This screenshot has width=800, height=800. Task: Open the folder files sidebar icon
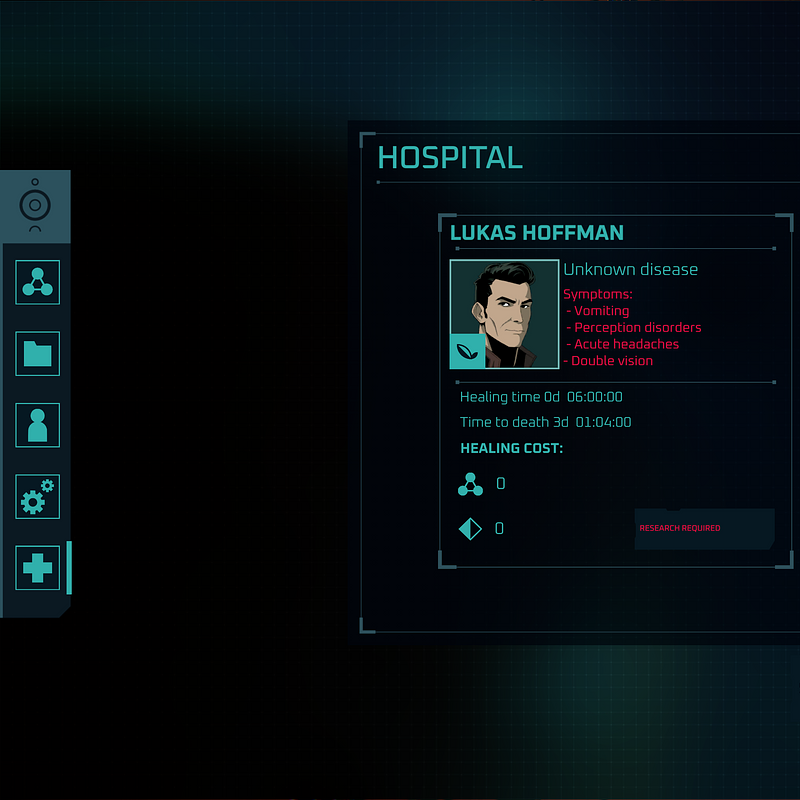tap(37, 354)
